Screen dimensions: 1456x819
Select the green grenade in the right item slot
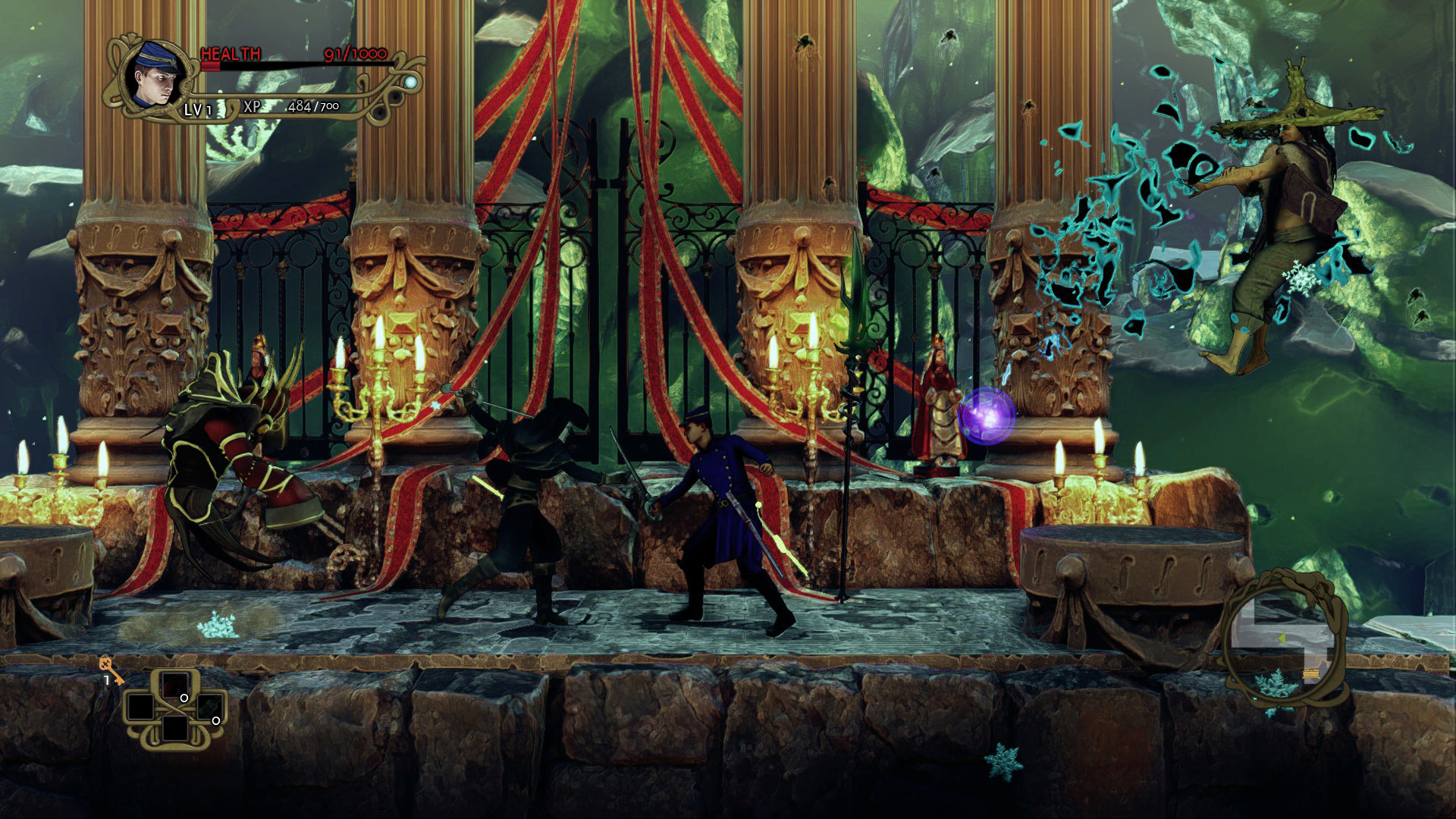tap(211, 708)
